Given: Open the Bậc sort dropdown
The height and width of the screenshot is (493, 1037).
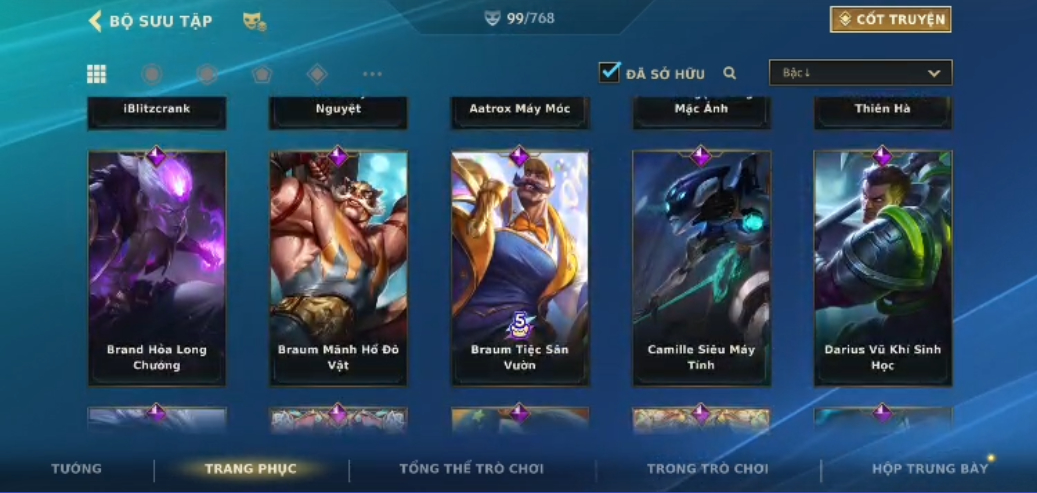Looking at the screenshot, I should 860,73.
